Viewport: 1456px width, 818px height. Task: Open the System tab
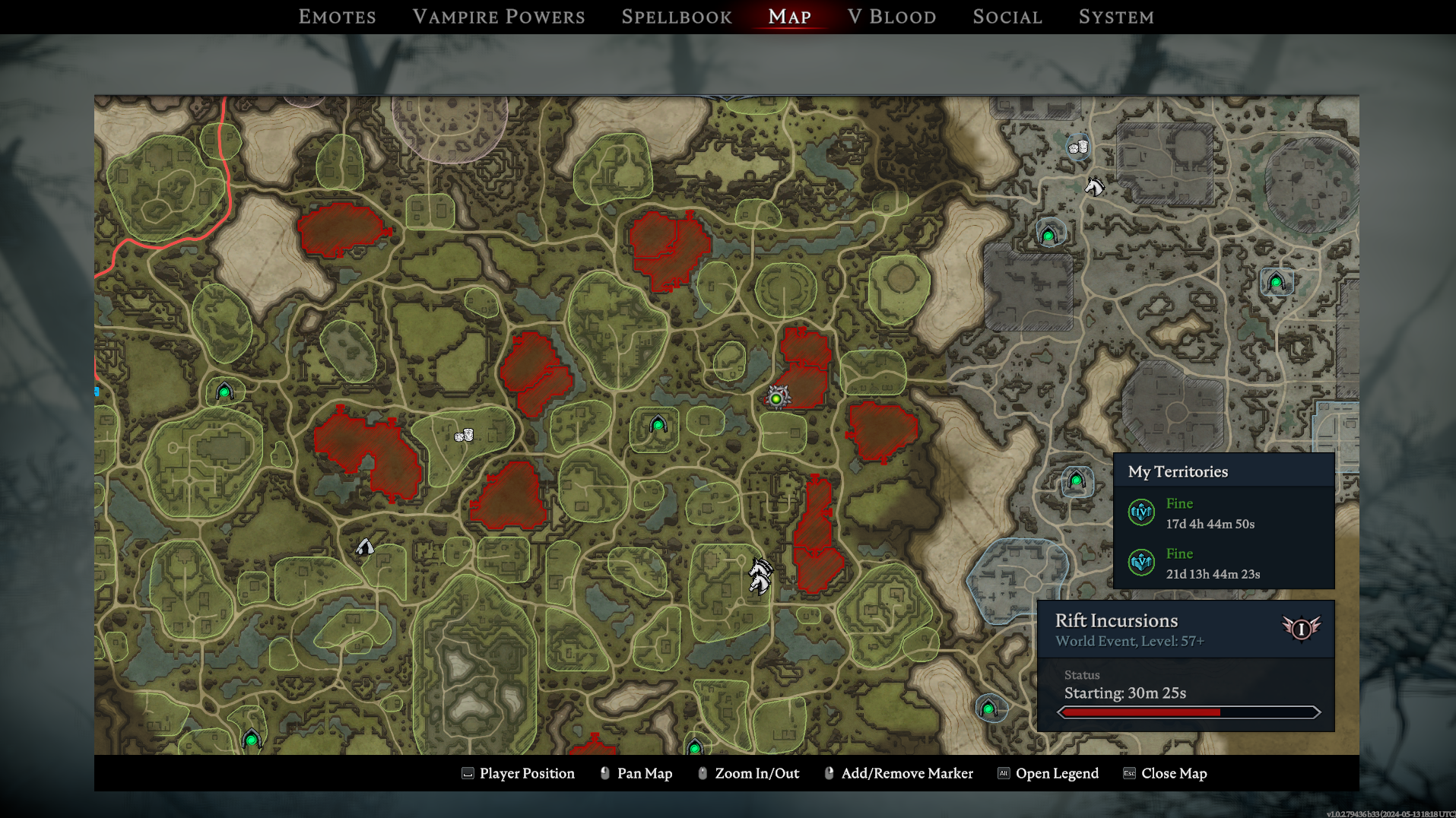pyautogui.click(x=1116, y=17)
